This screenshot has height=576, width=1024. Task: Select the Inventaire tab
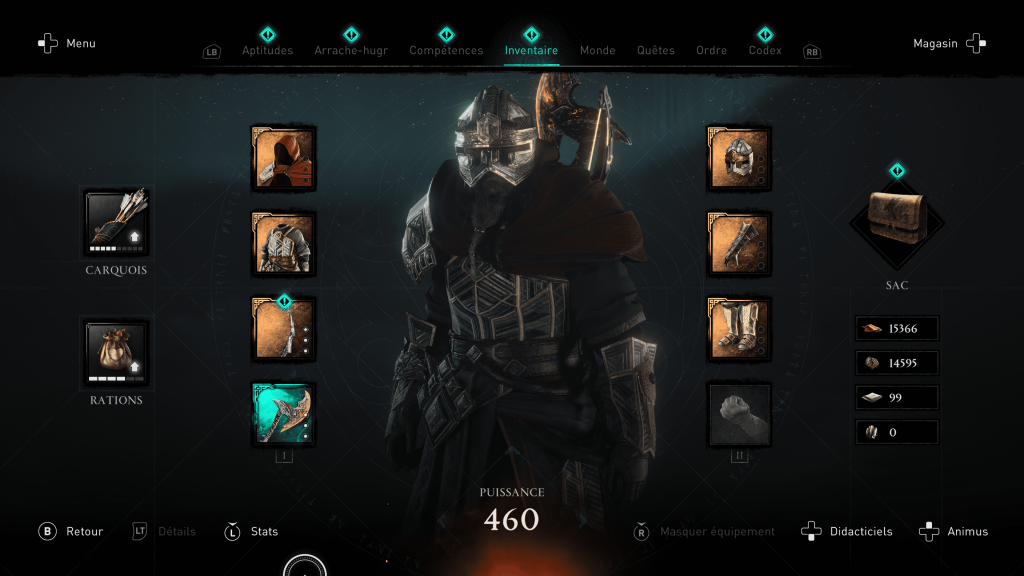point(531,50)
